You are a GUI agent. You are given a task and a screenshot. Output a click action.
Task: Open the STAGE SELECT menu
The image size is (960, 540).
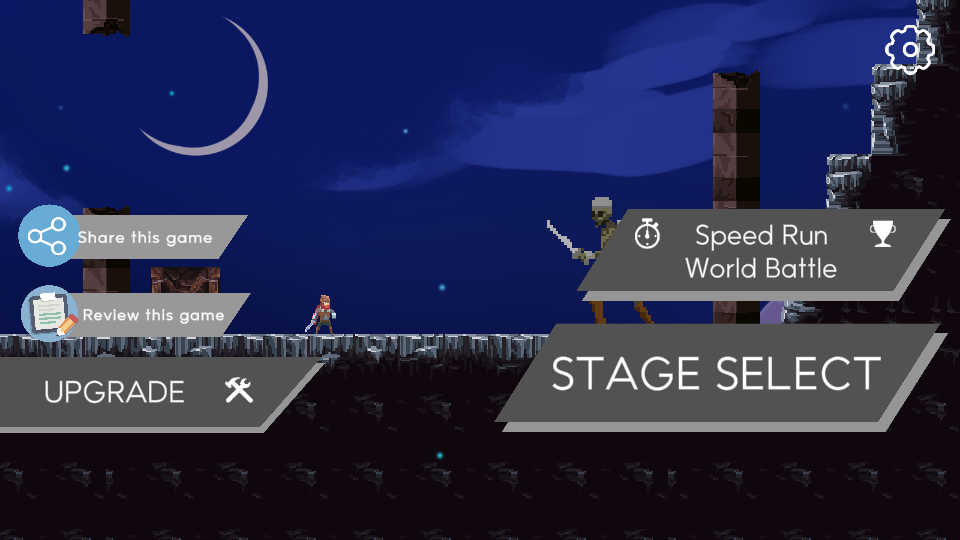coord(716,374)
